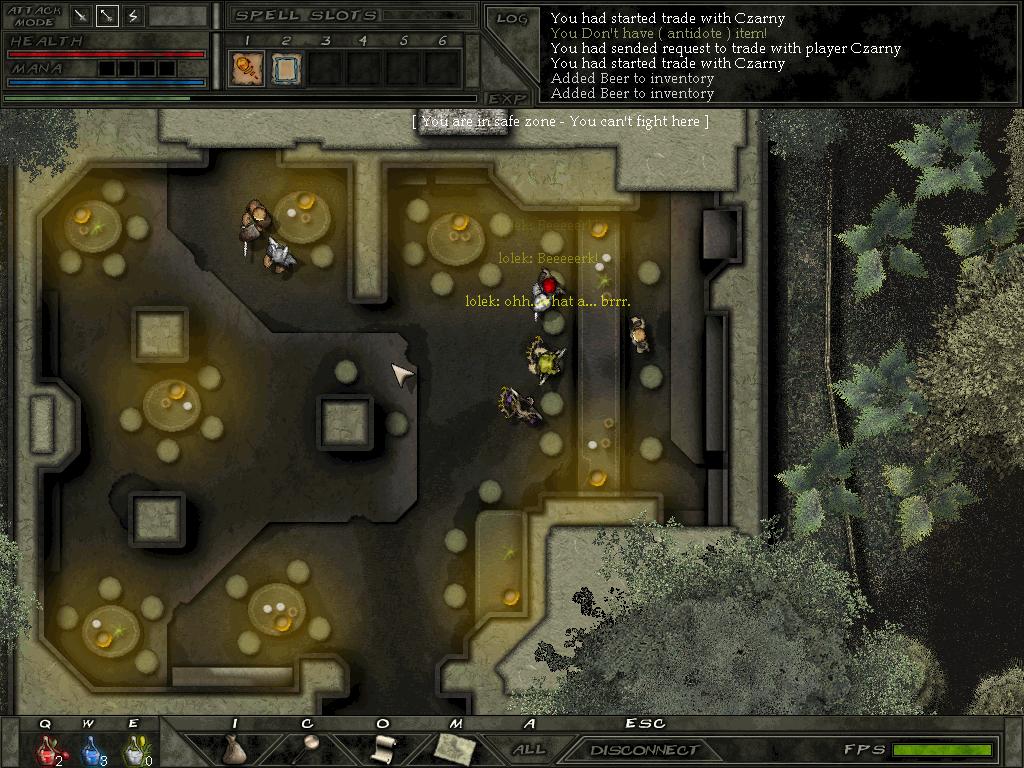This screenshot has width=1024, height=768.
Task: Switch to the arrow ranged attack mode
Action: (108, 16)
